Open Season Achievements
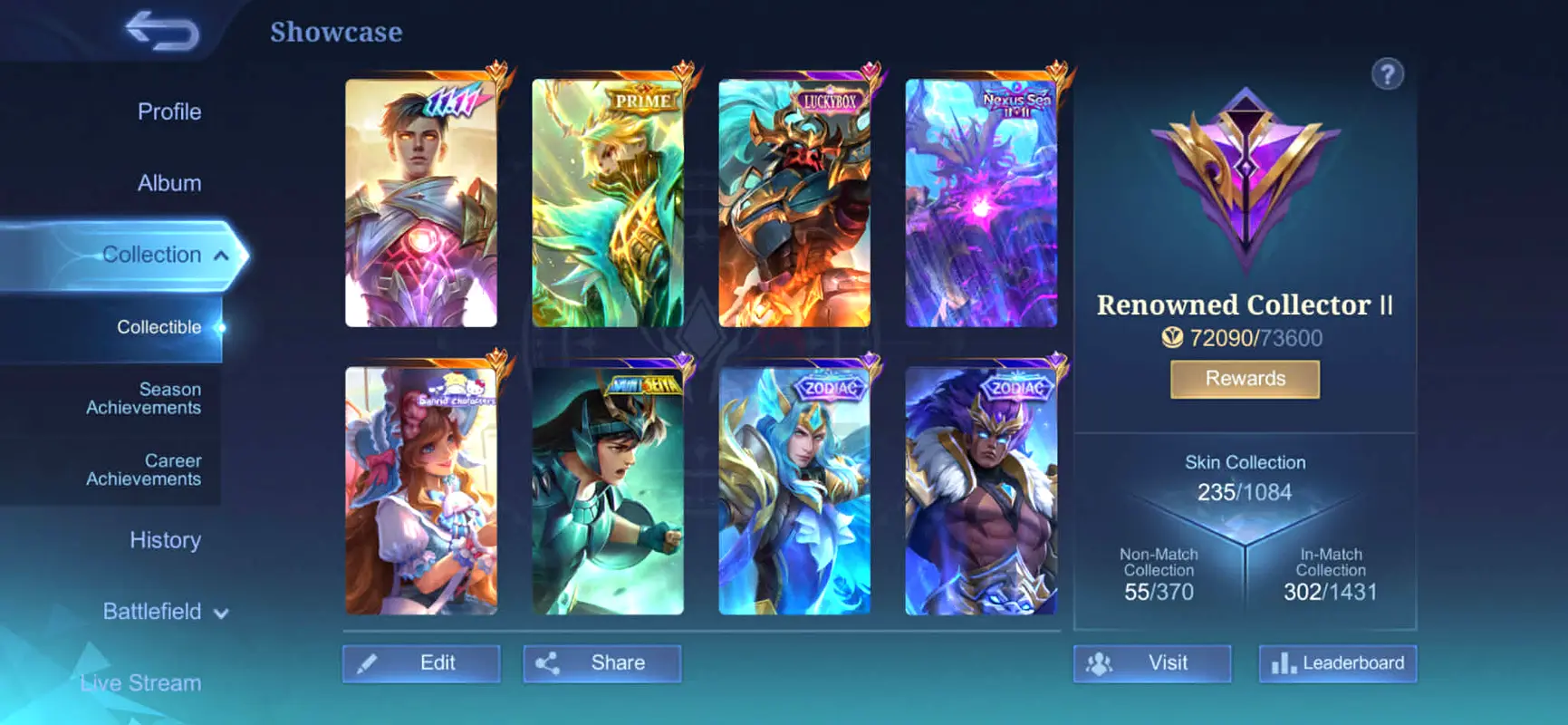This screenshot has height=725, width=1568. [143, 399]
